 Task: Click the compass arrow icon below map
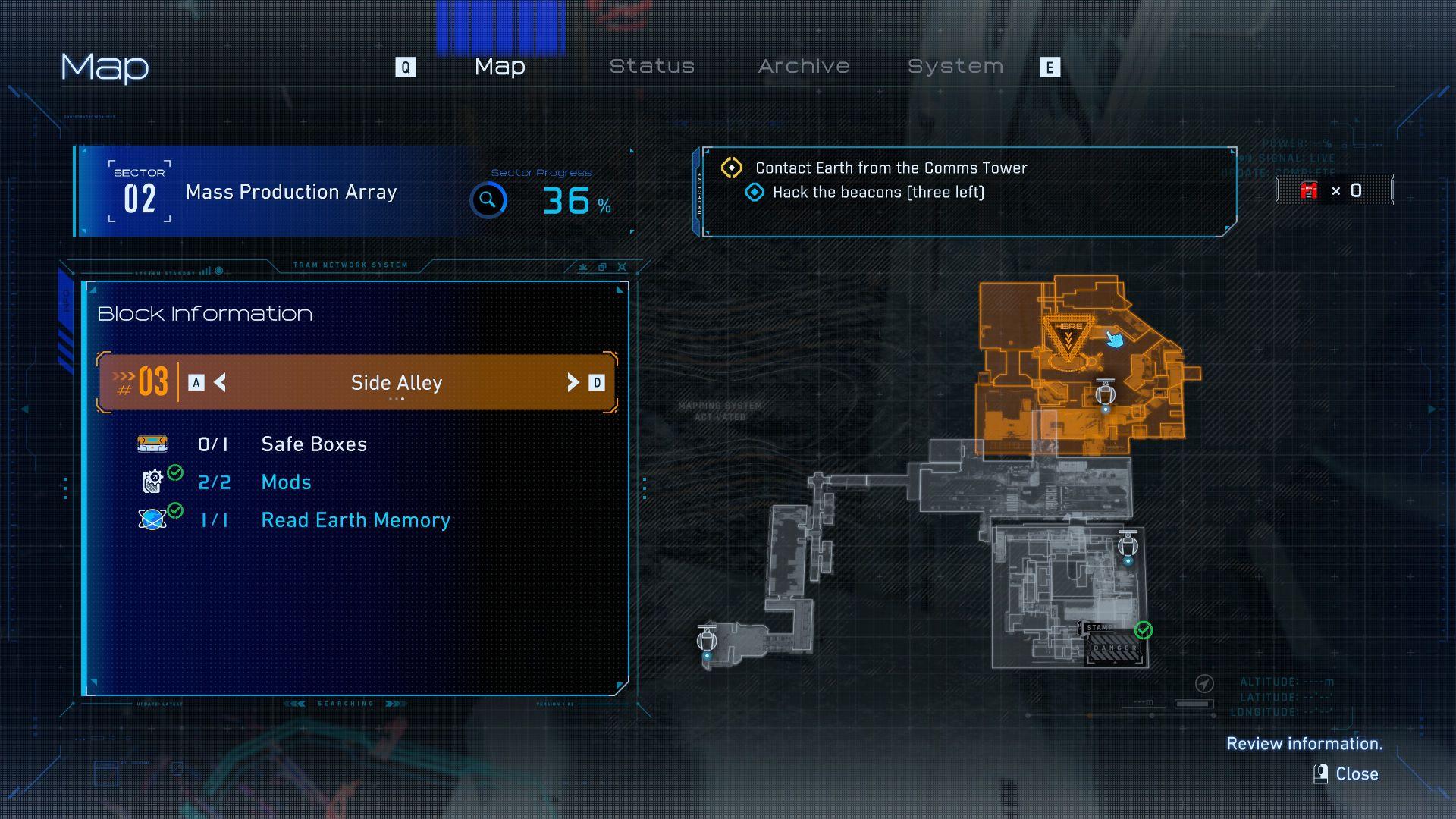[1203, 684]
